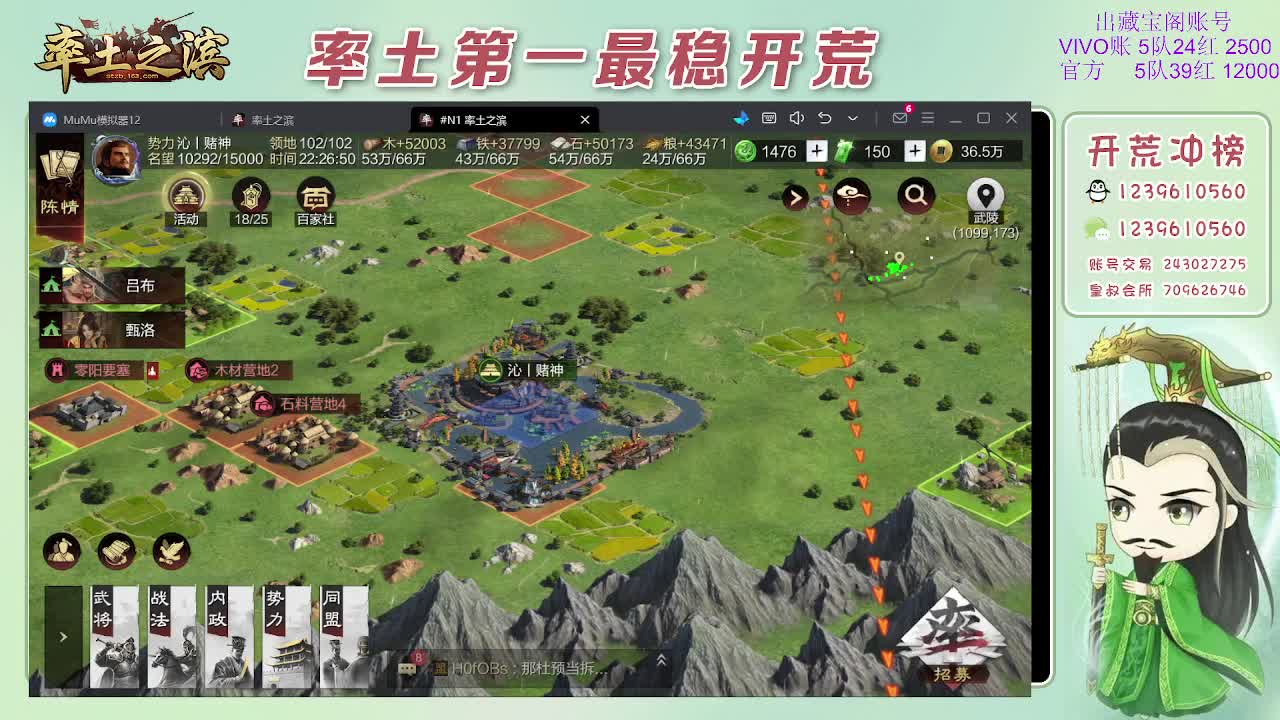Open the magnifier search icon

[x=916, y=196]
